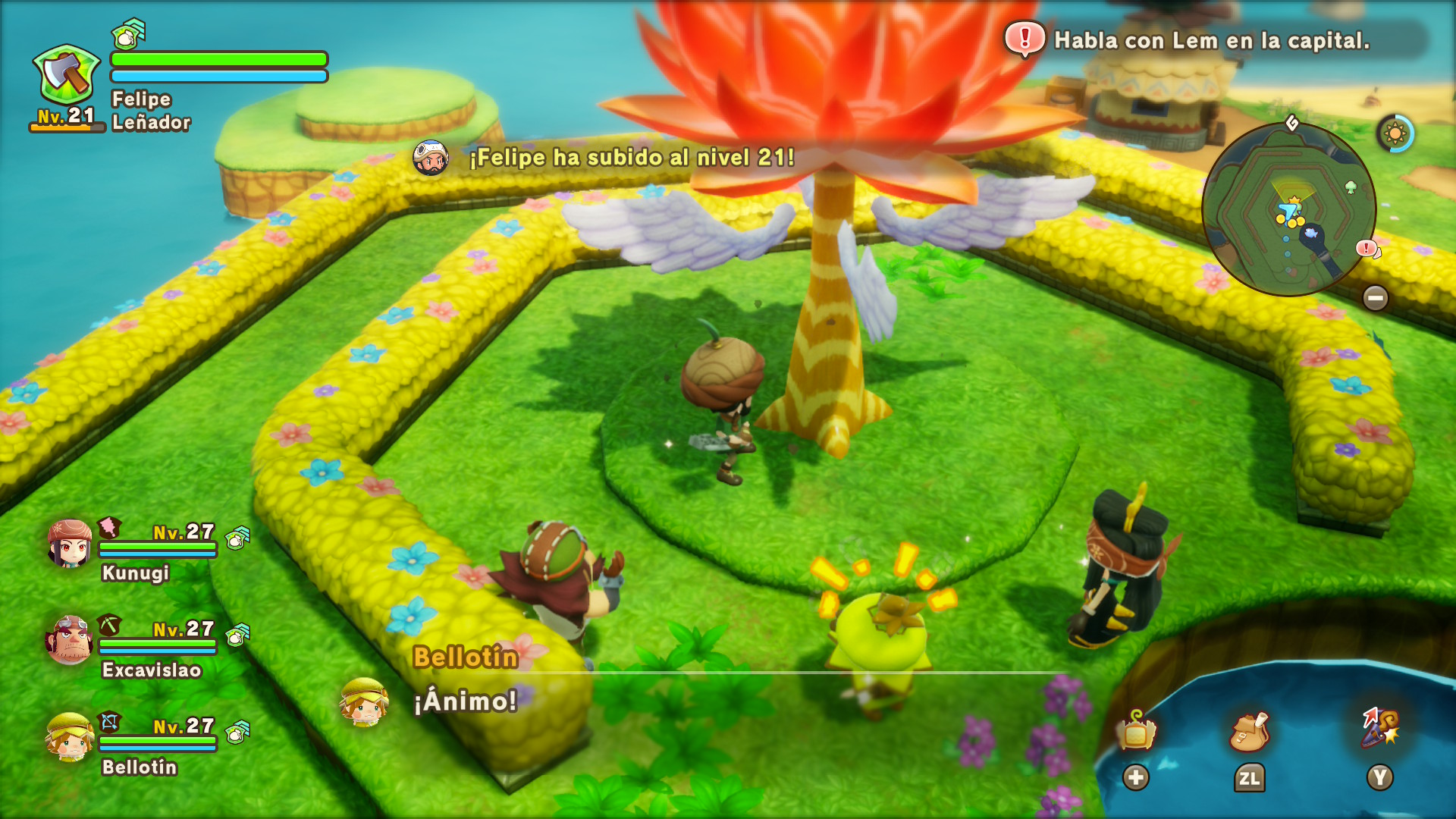Activate the magic wand skill icon

[1380, 728]
